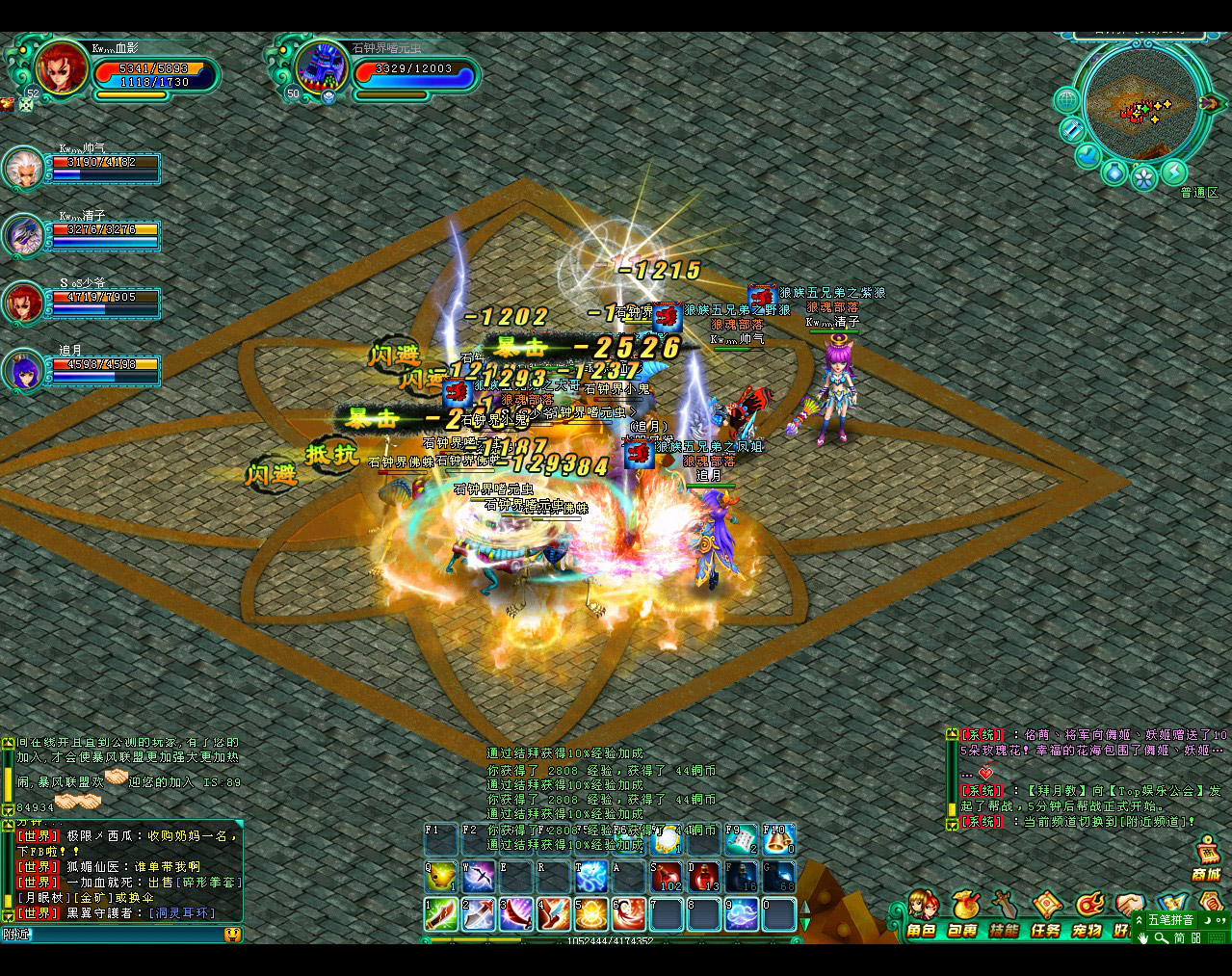Open the chat emoticon picker
This screenshot has height=976, width=1232.
(x=232, y=934)
